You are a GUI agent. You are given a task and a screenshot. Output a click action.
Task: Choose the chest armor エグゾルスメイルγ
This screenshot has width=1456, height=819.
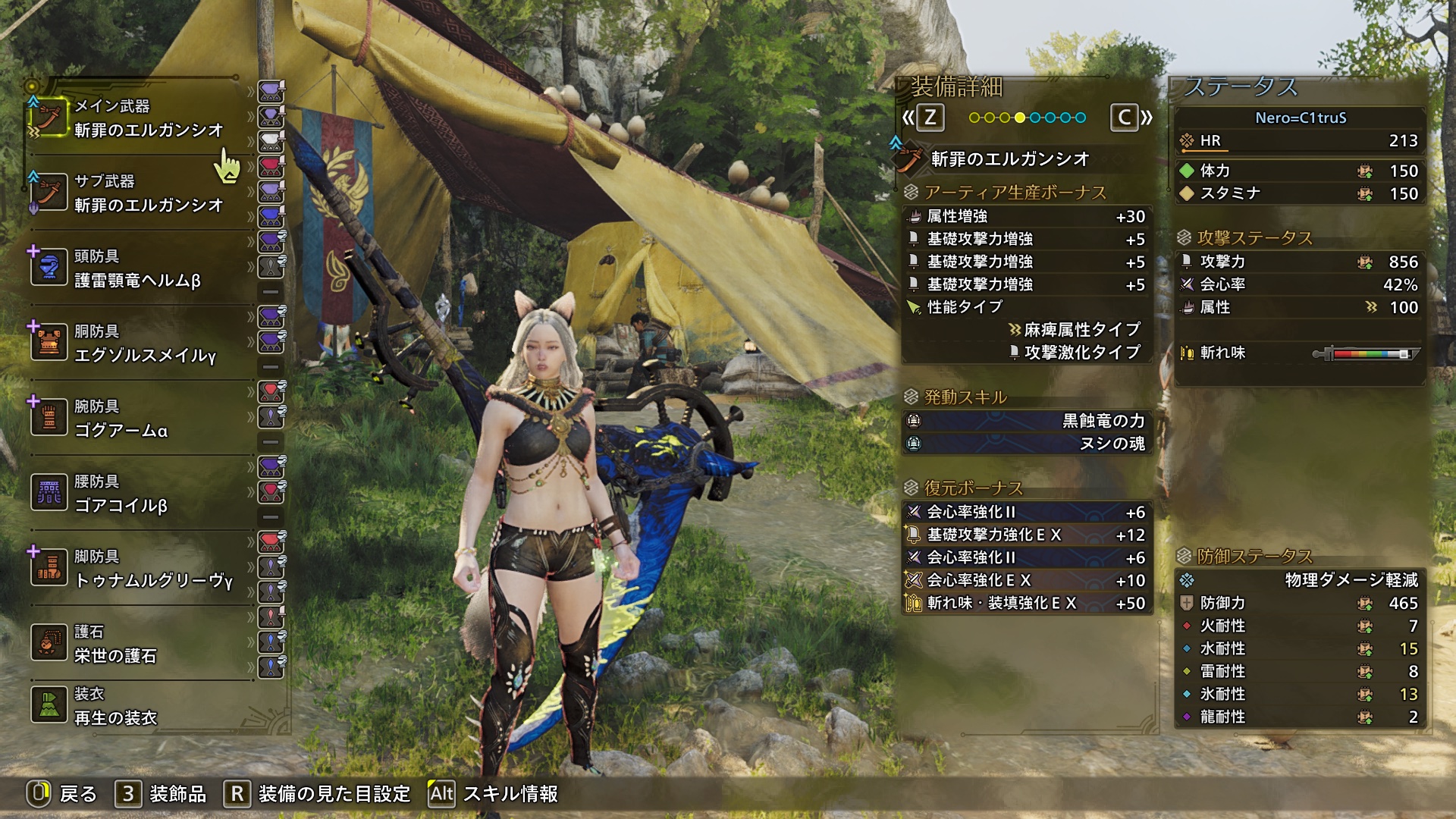coord(136,344)
